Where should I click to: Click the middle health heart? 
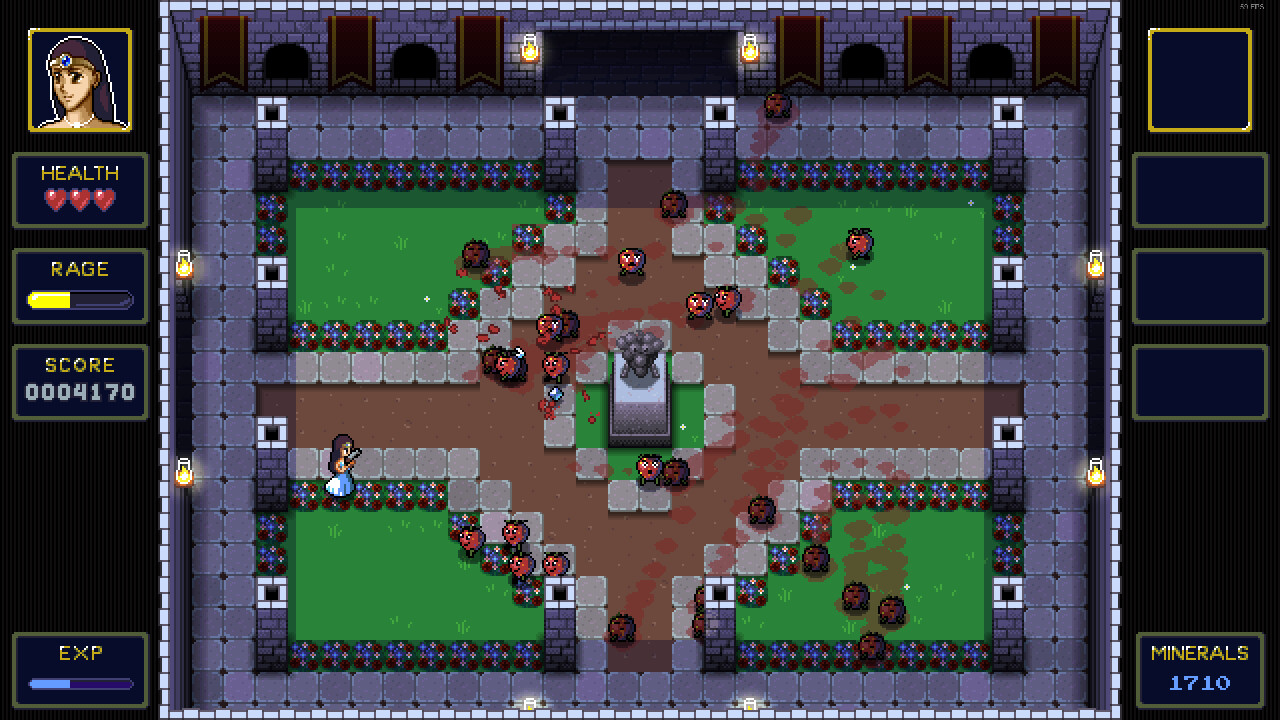pos(79,198)
